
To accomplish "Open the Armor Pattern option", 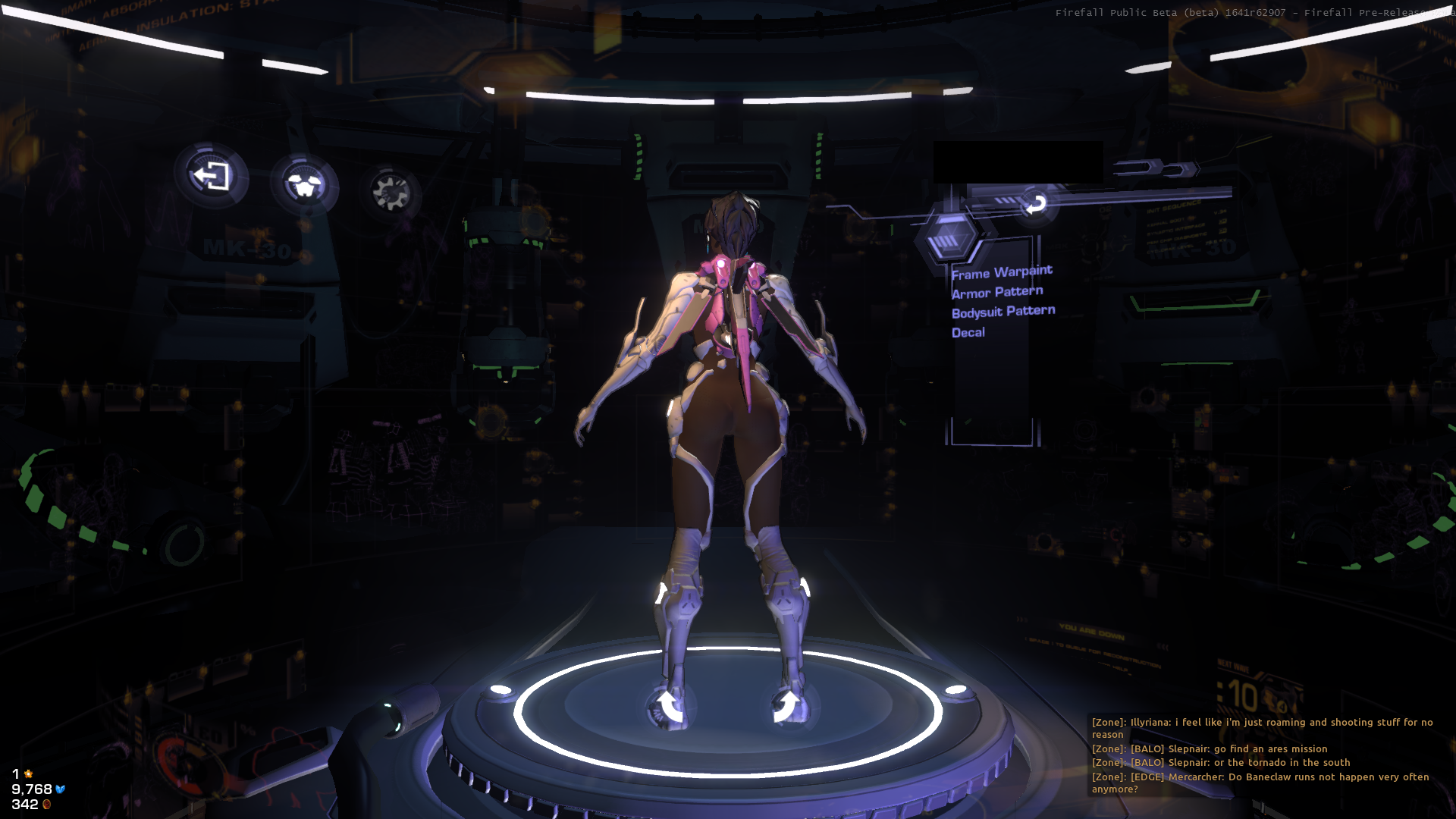I will 996,292.
